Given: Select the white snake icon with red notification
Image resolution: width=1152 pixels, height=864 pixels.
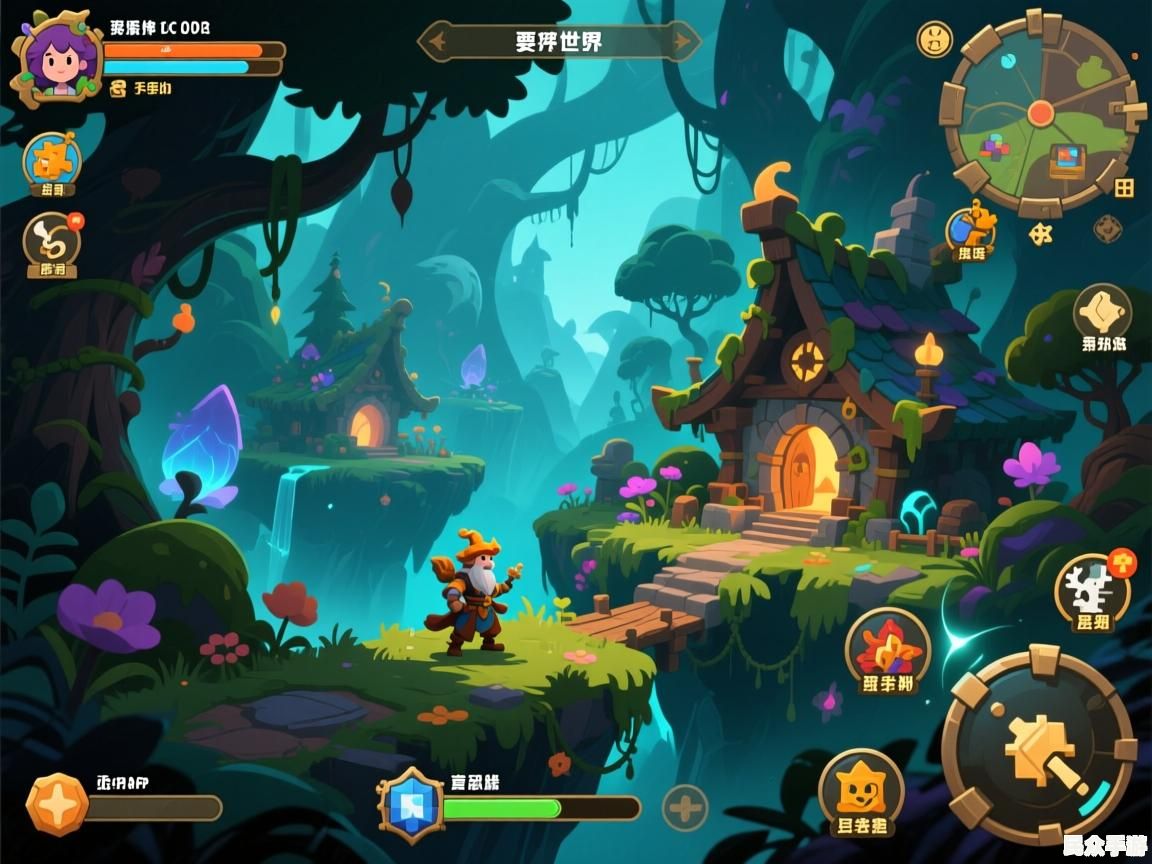Looking at the screenshot, I should (x=52, y=241).
